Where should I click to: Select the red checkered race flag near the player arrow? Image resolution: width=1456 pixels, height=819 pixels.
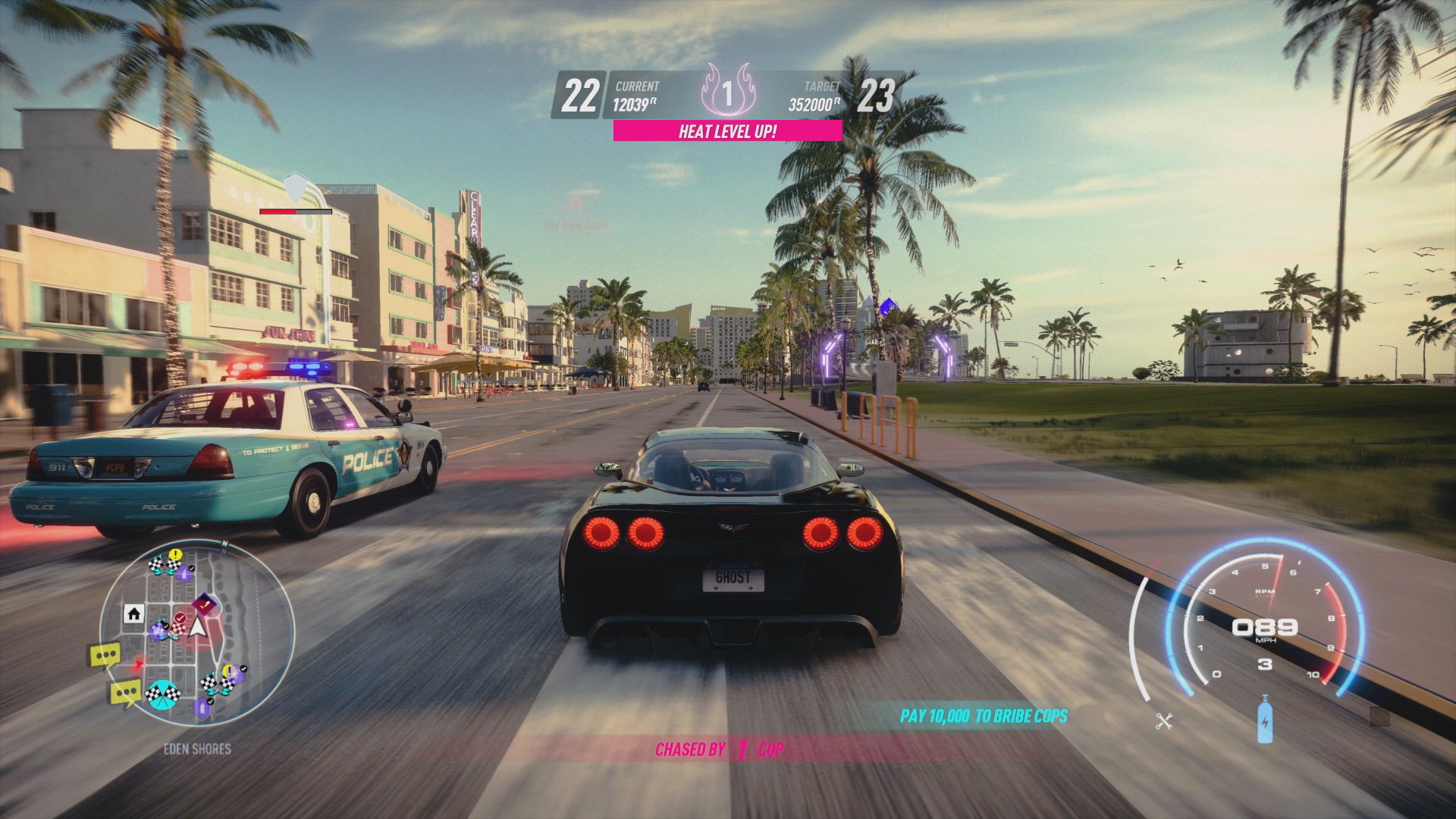pos(178,629)
